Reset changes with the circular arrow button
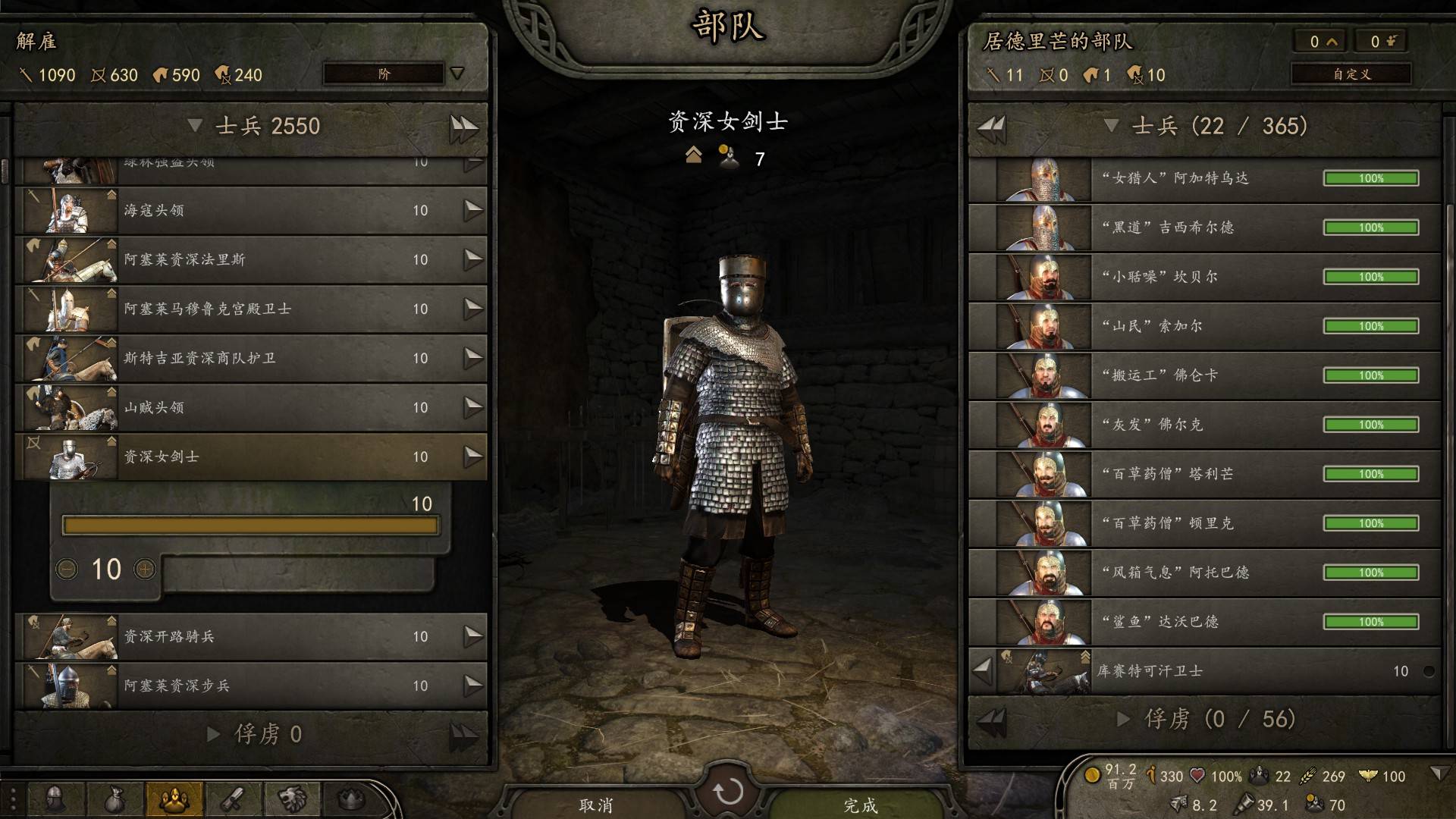 [728, 792]
